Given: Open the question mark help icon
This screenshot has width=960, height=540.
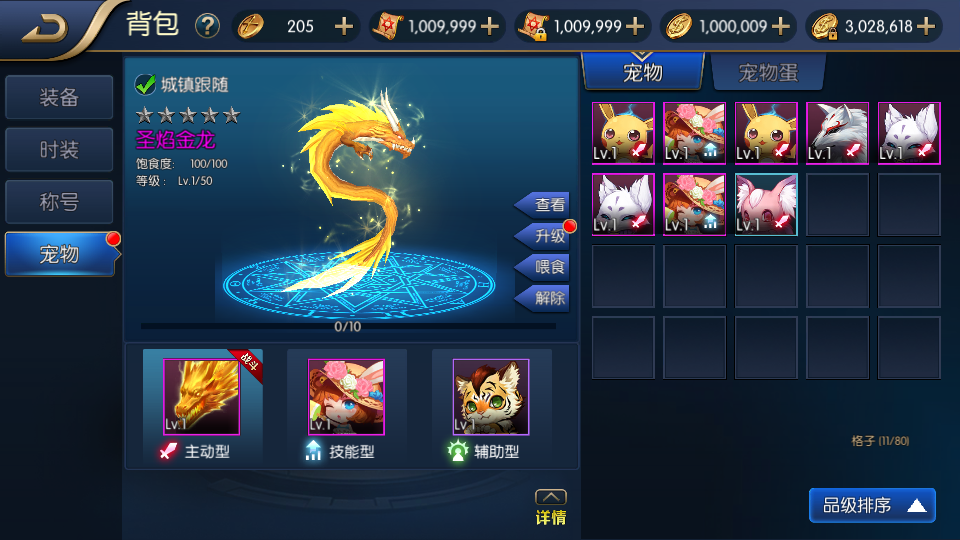Looking at the screenshot, I should click(x=207, y=26).
